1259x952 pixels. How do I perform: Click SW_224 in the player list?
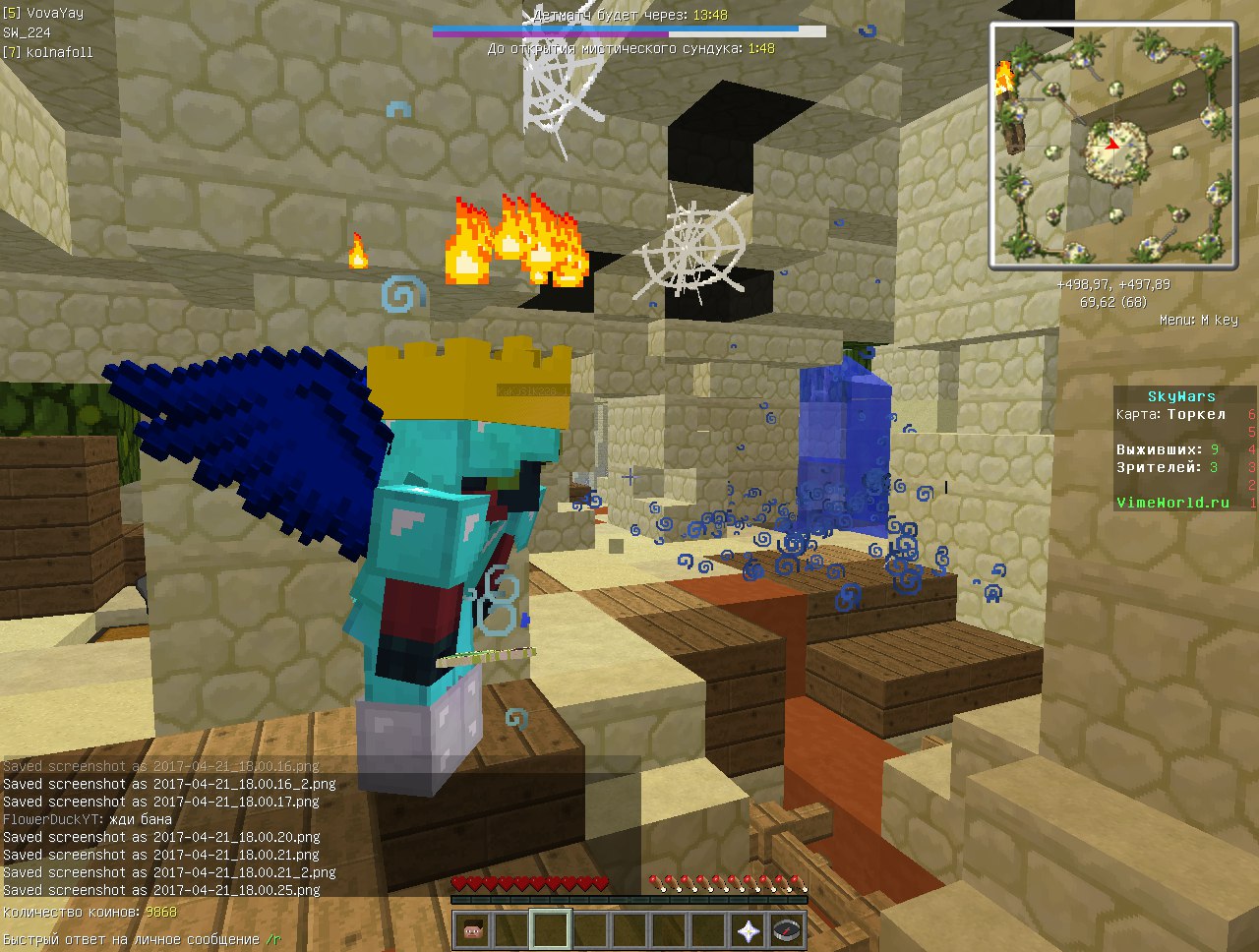pos(27,32)
